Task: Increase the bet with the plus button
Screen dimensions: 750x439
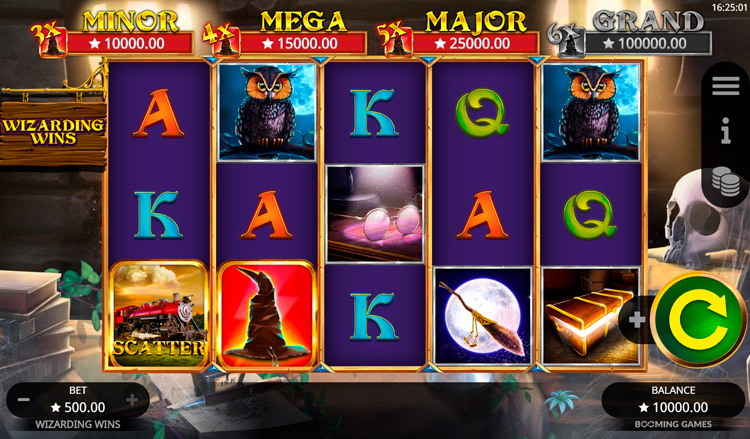Action: [x=131, y=401]
